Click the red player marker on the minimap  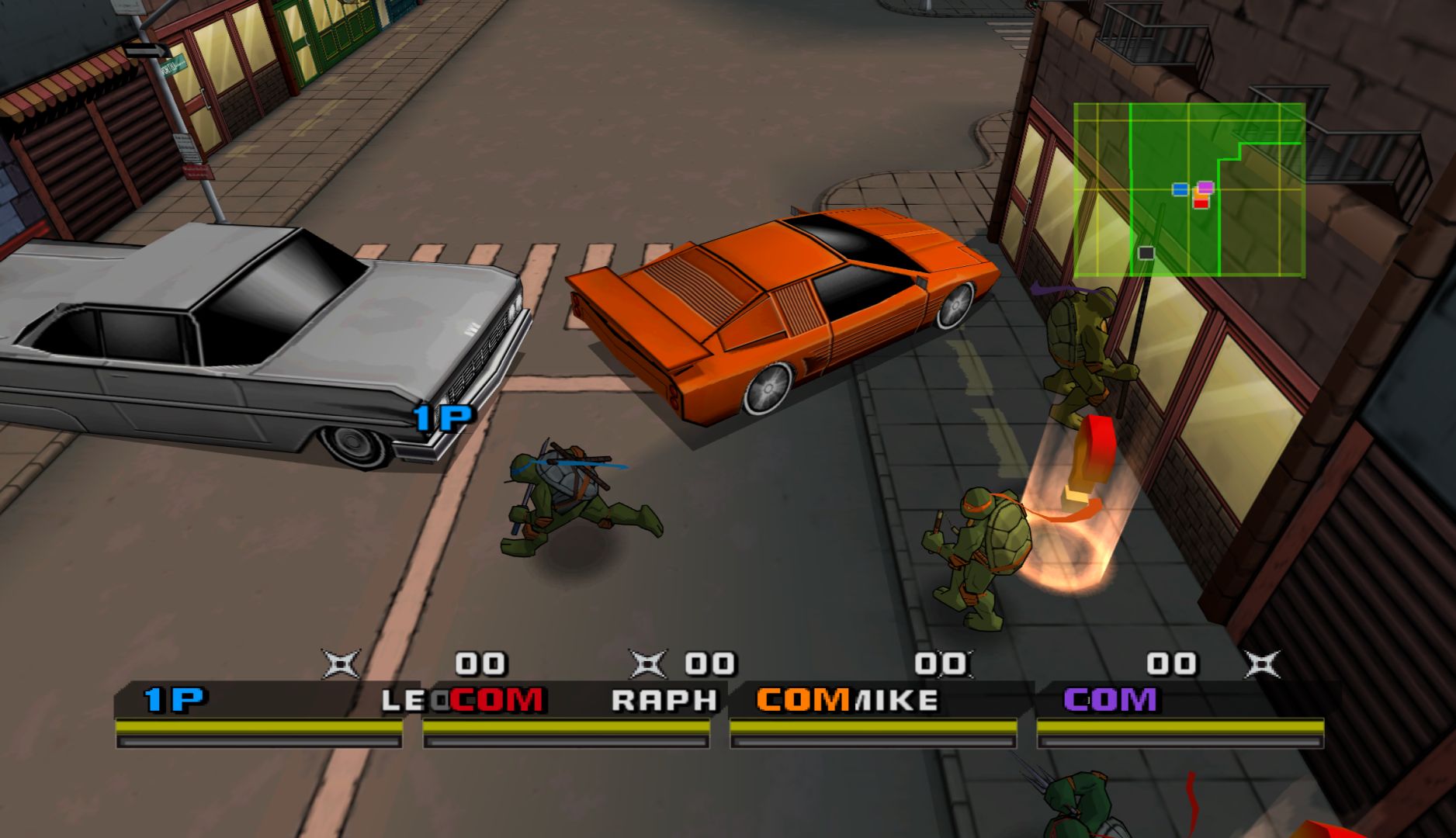(1201, 203)
